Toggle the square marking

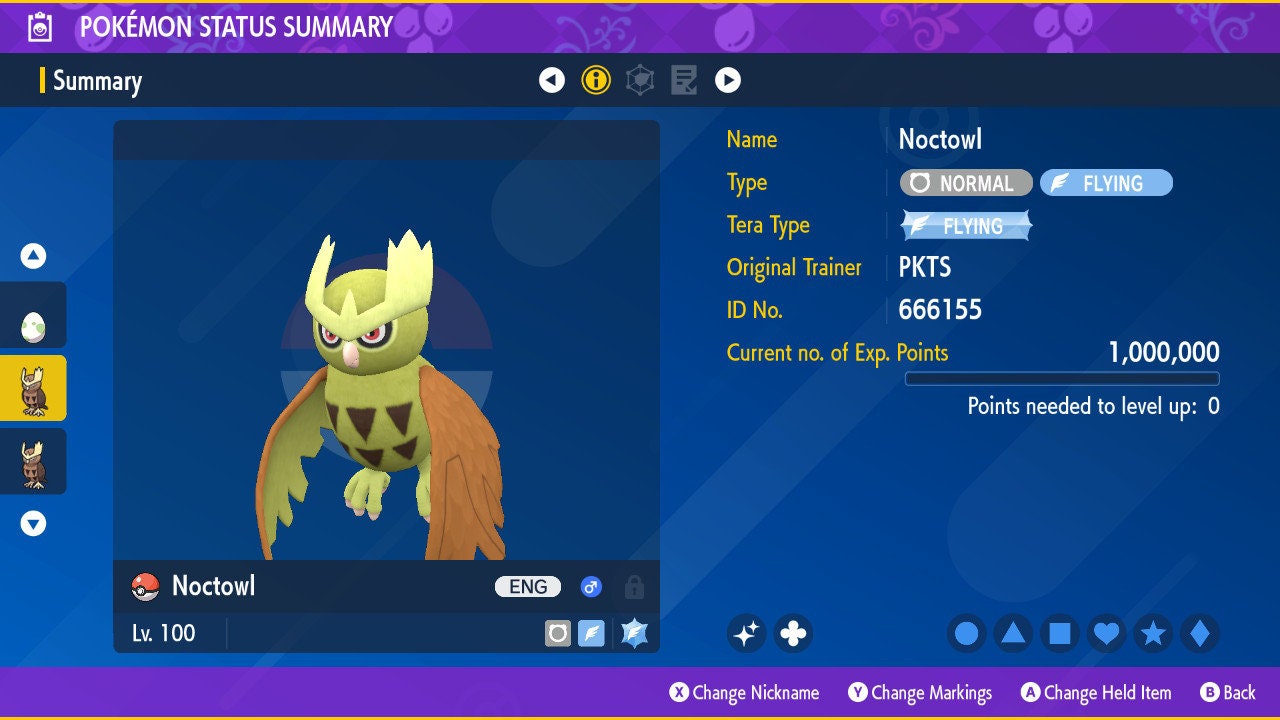tap(1060, 633)
